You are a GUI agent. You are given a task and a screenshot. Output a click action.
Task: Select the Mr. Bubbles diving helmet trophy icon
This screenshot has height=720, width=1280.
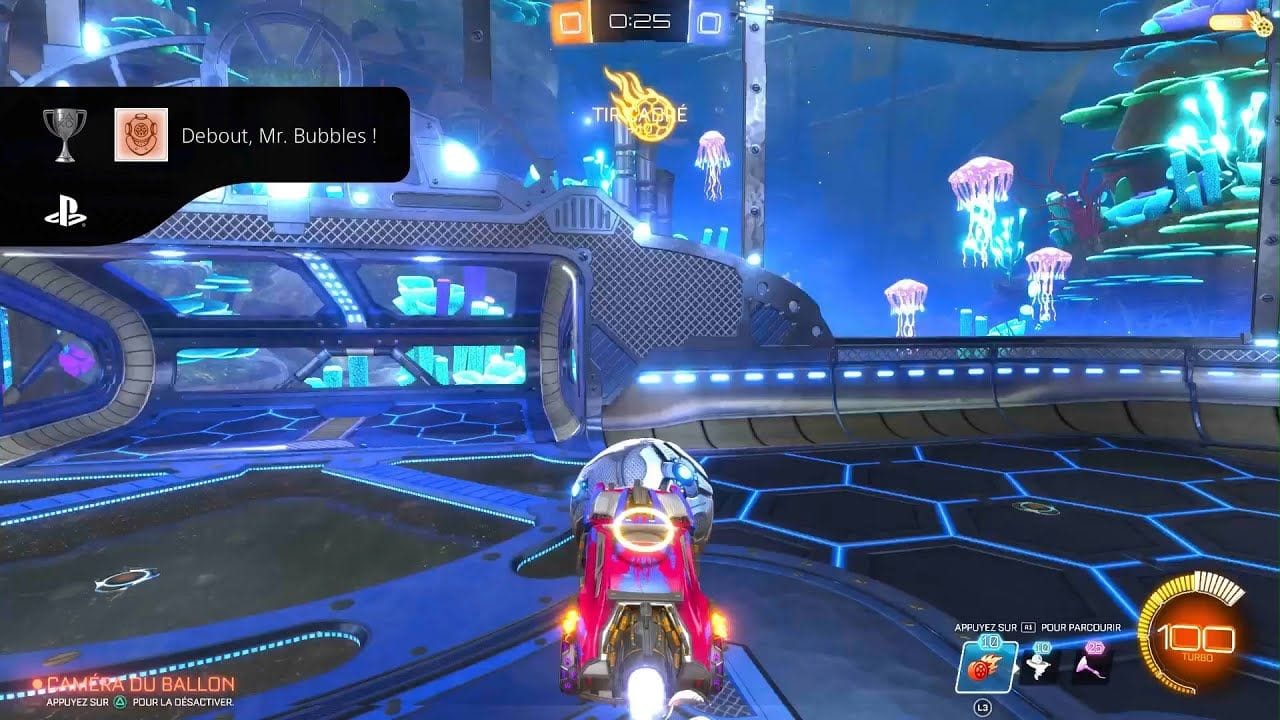point(143,132)
